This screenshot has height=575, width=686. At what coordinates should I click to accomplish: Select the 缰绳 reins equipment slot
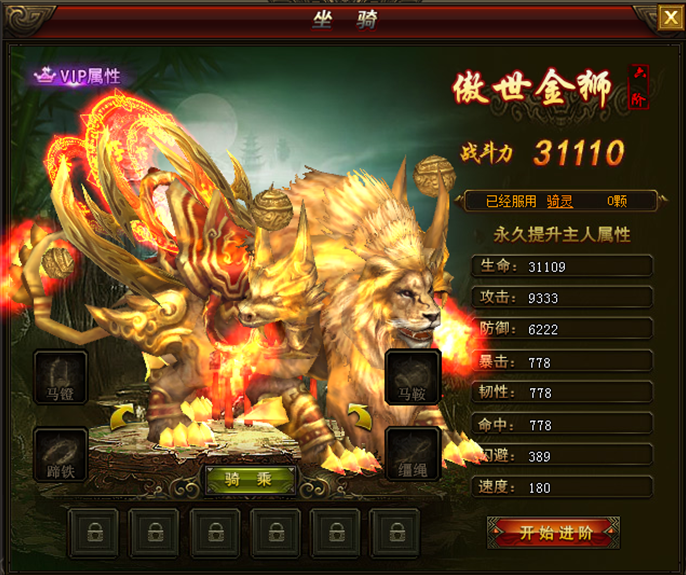click(x=412, y=454)
